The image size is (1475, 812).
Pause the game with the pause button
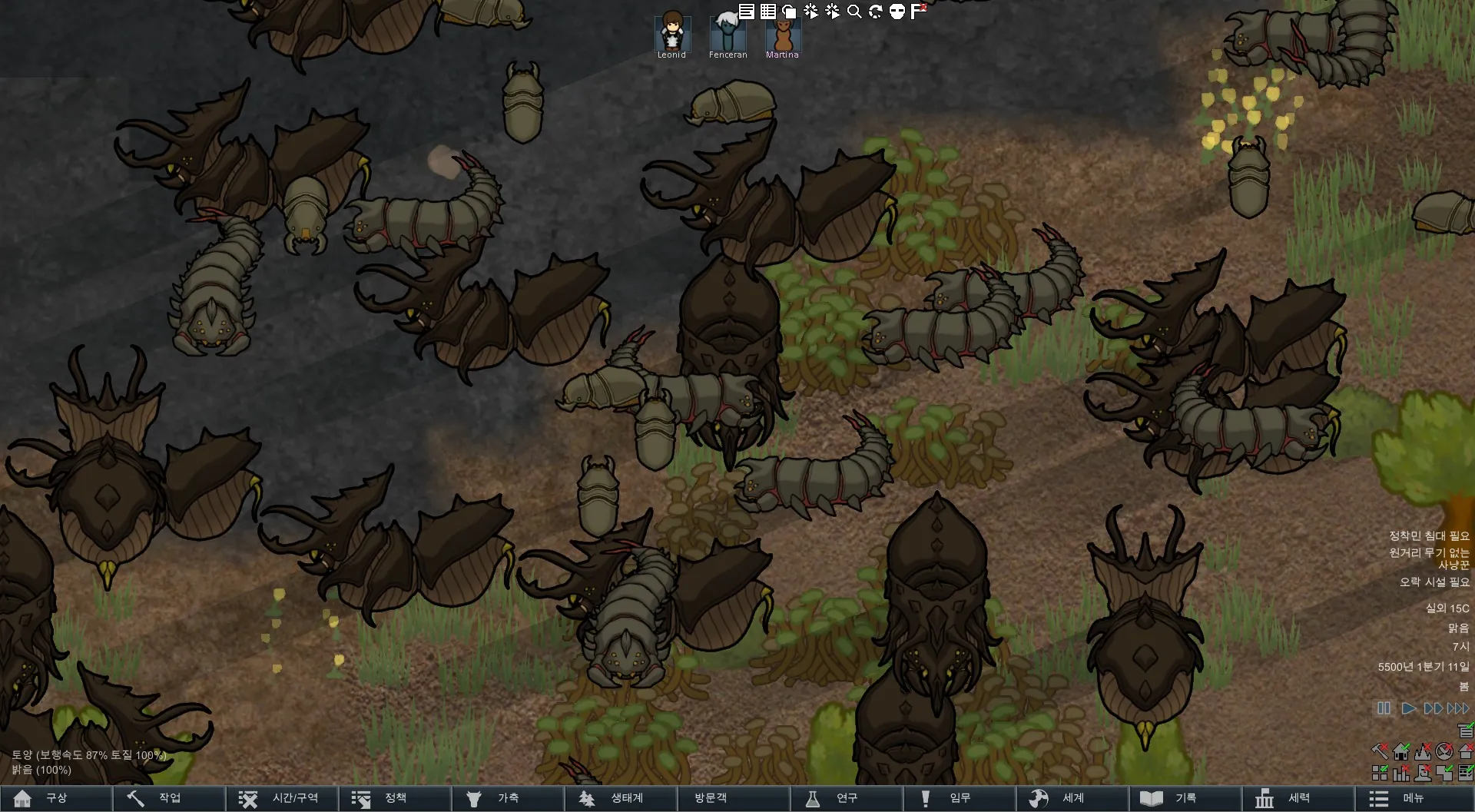pyautogui.click(x=1384, y=708)
